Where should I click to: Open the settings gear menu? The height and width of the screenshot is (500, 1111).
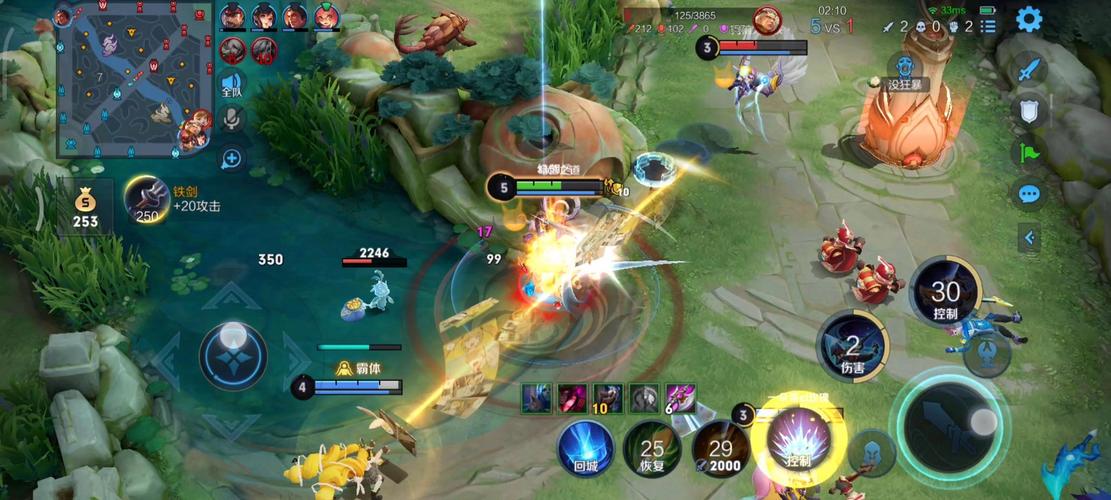(1028, 19)
